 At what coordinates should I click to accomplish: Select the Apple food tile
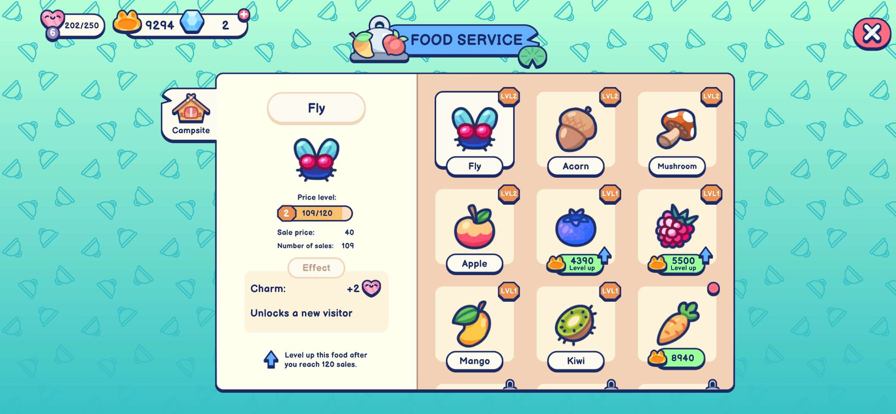click(x=474, y=231)
